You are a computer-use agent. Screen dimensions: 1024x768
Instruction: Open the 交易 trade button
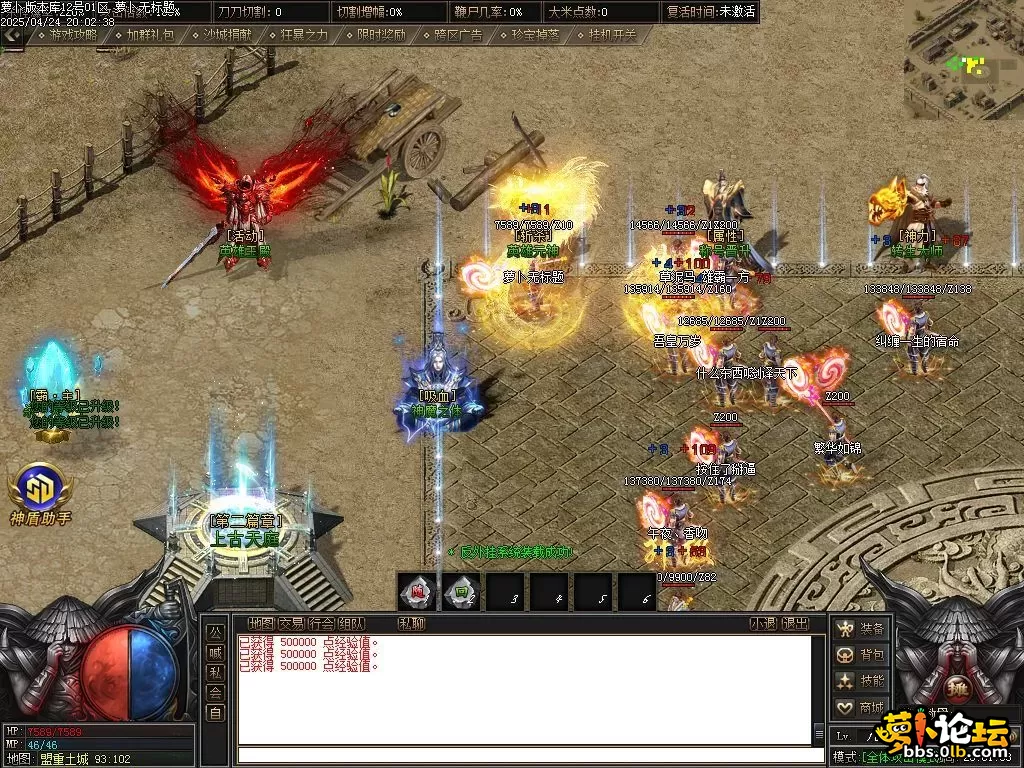(291, 624)
